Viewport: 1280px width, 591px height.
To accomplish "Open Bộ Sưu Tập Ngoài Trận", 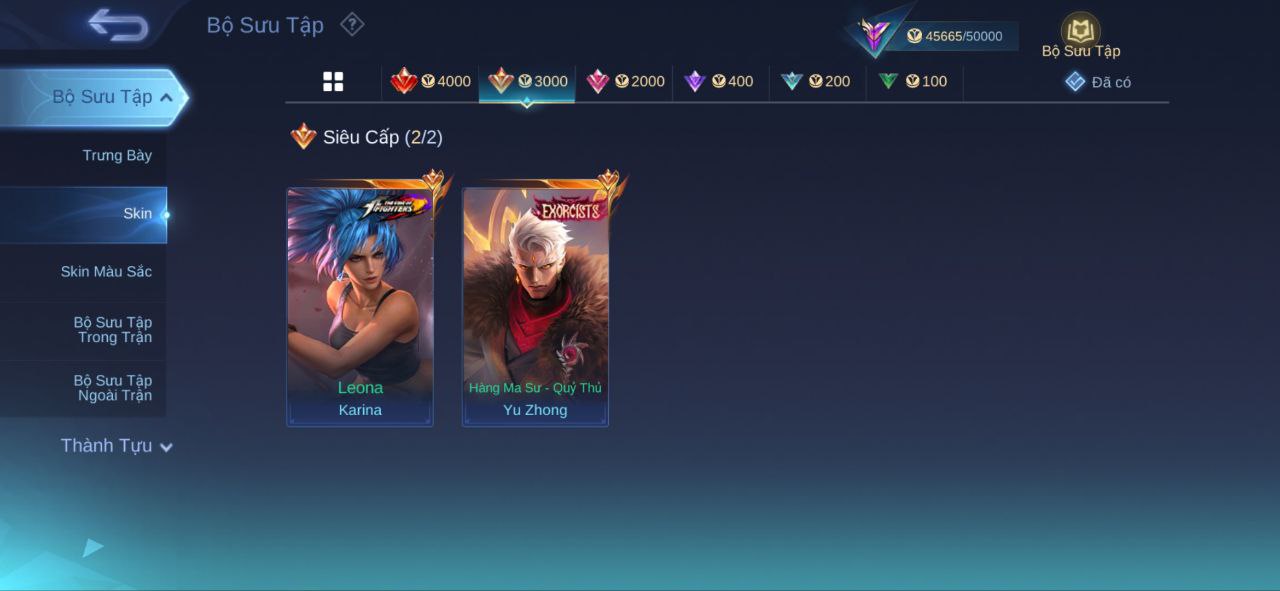I will tap(113, 388).
